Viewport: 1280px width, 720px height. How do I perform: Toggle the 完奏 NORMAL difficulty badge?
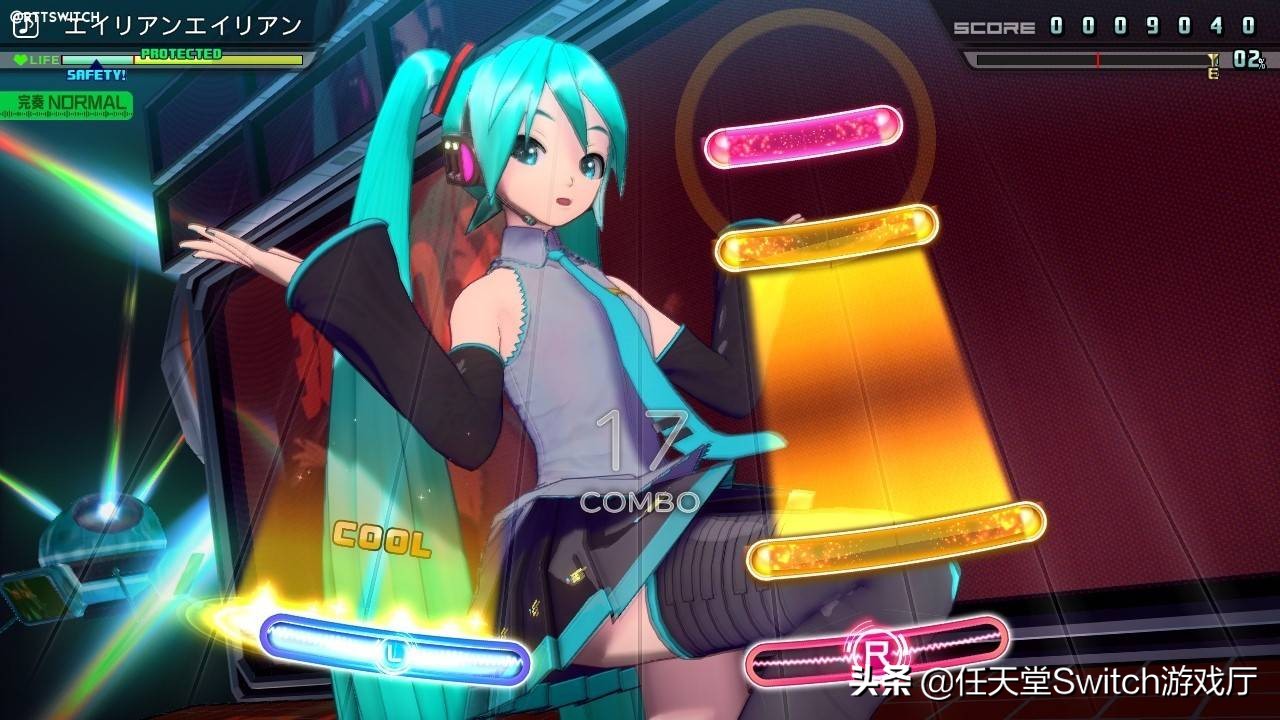click(x=66, y=101)
